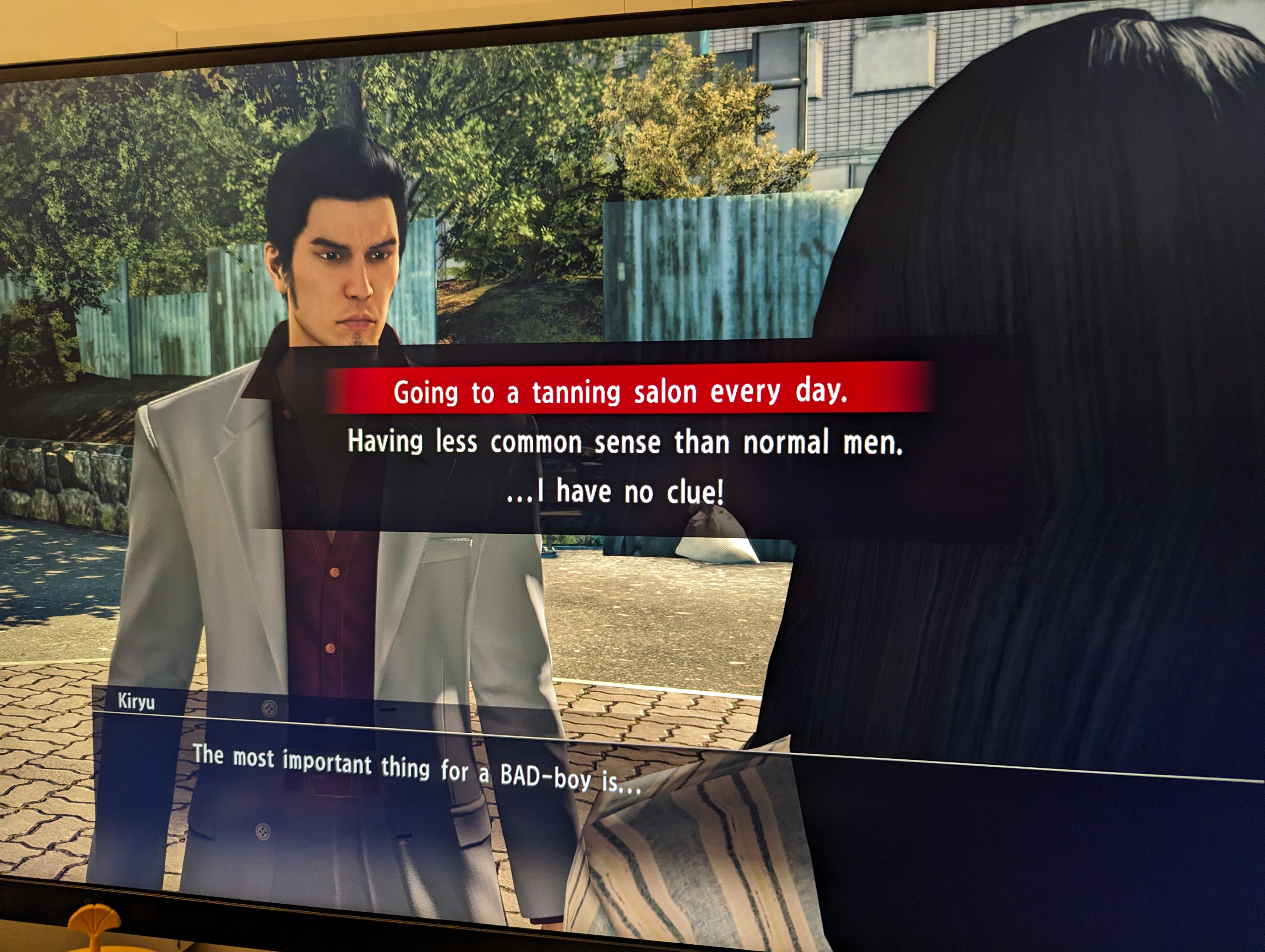
Task: Choose "Going to a tanning salon every day."
Action: pos(621,392)
